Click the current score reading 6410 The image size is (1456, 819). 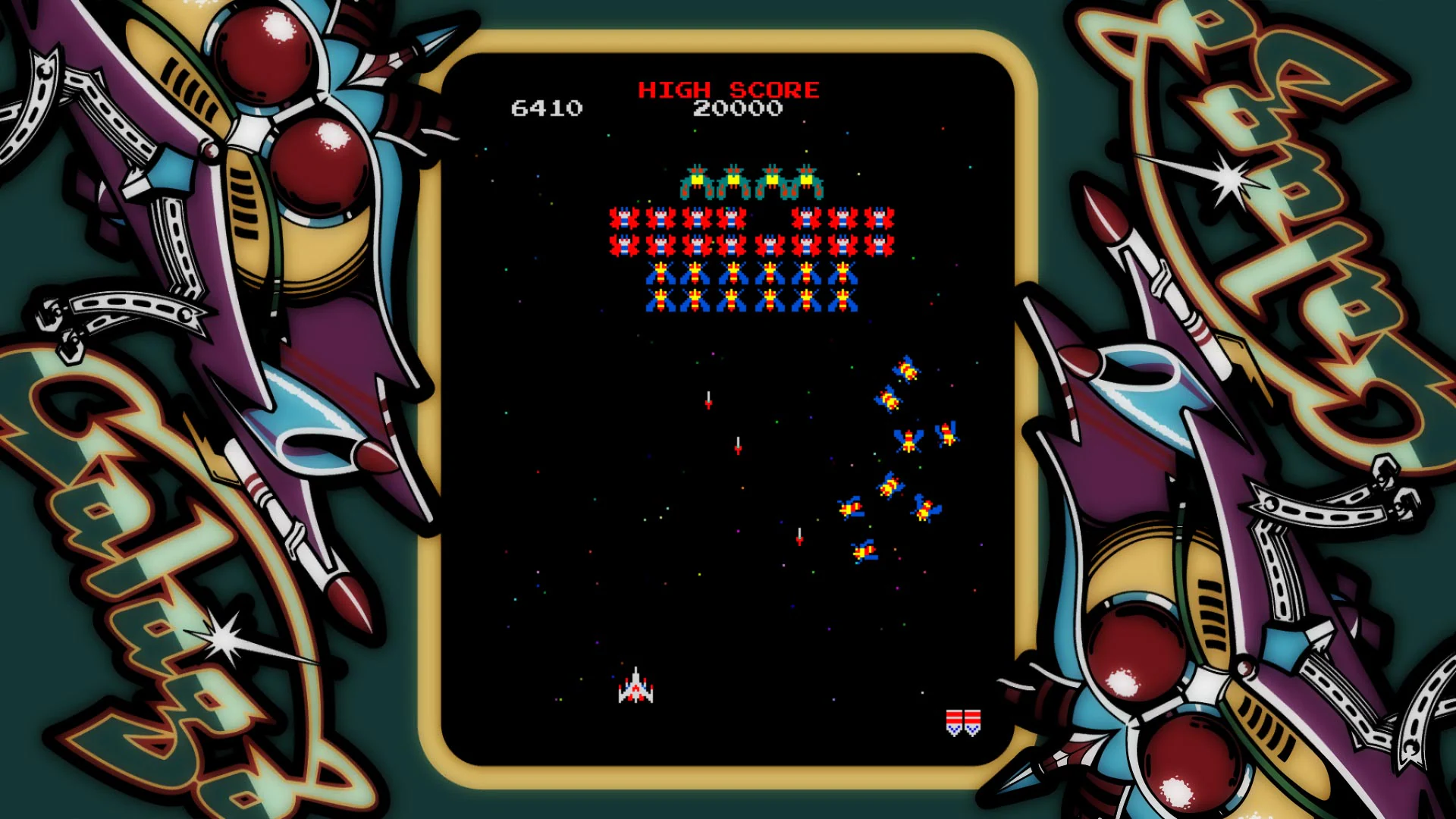tap(548, 108)
